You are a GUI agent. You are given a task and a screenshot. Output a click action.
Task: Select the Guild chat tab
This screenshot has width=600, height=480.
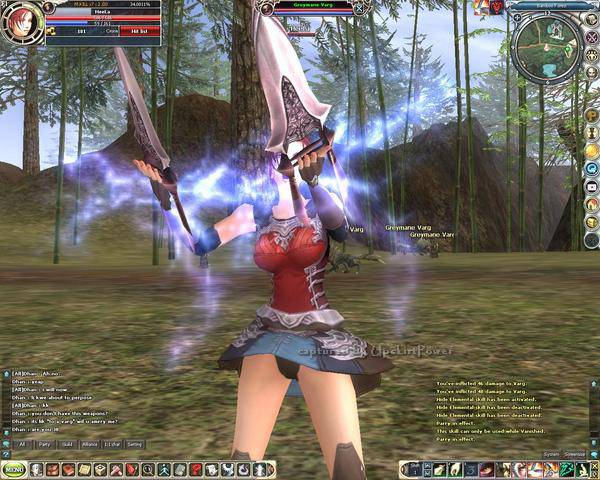[x=67, y=443]
